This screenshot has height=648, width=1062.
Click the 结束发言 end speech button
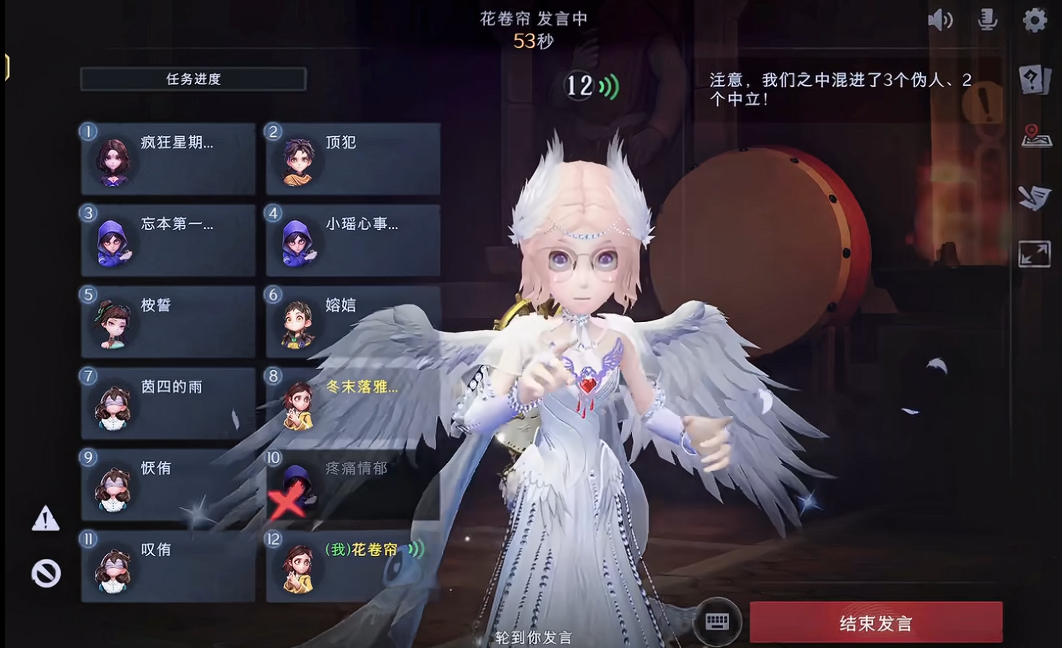click(x=875, y=622)
